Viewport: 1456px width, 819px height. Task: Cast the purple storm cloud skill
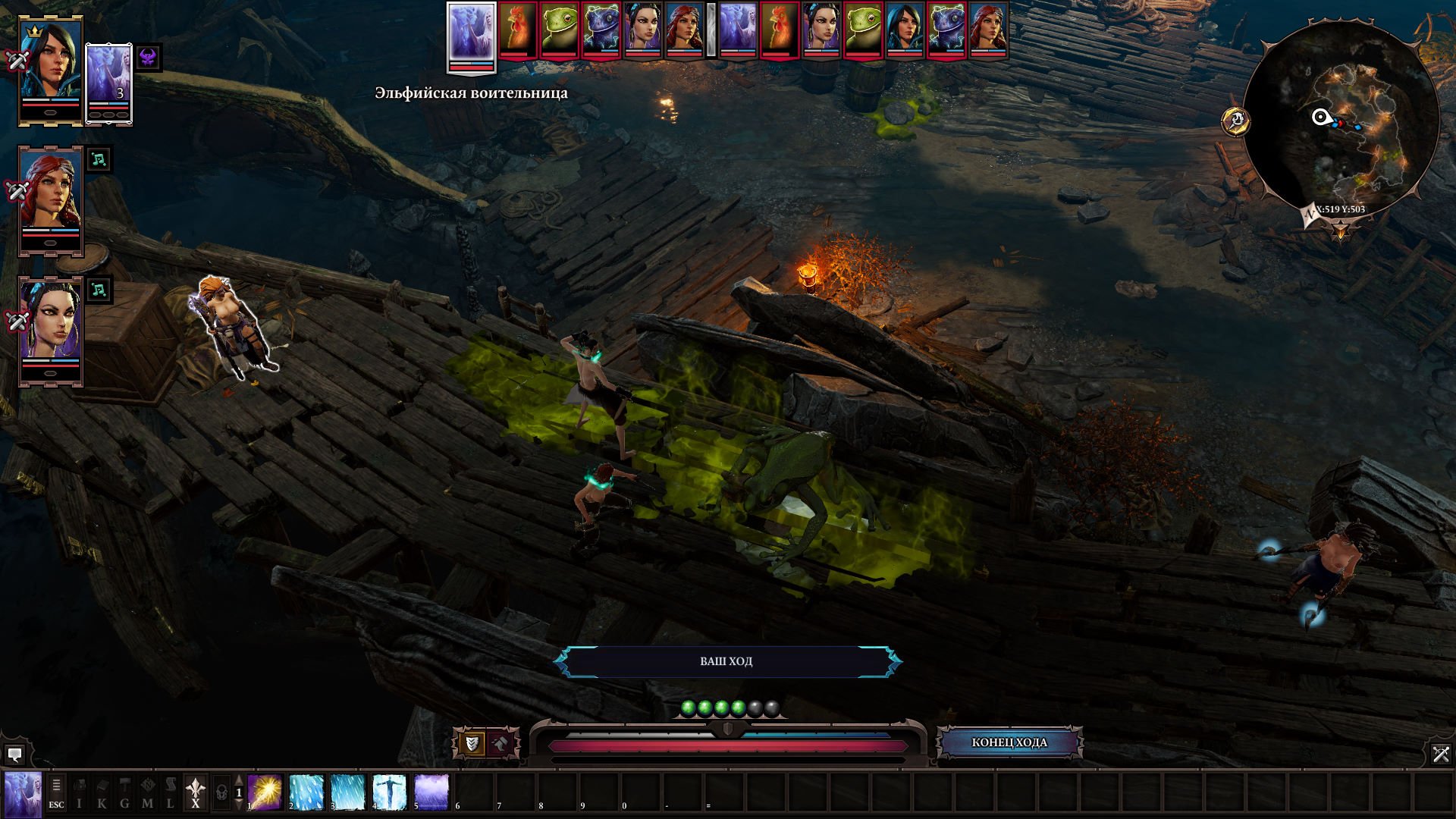431,792
